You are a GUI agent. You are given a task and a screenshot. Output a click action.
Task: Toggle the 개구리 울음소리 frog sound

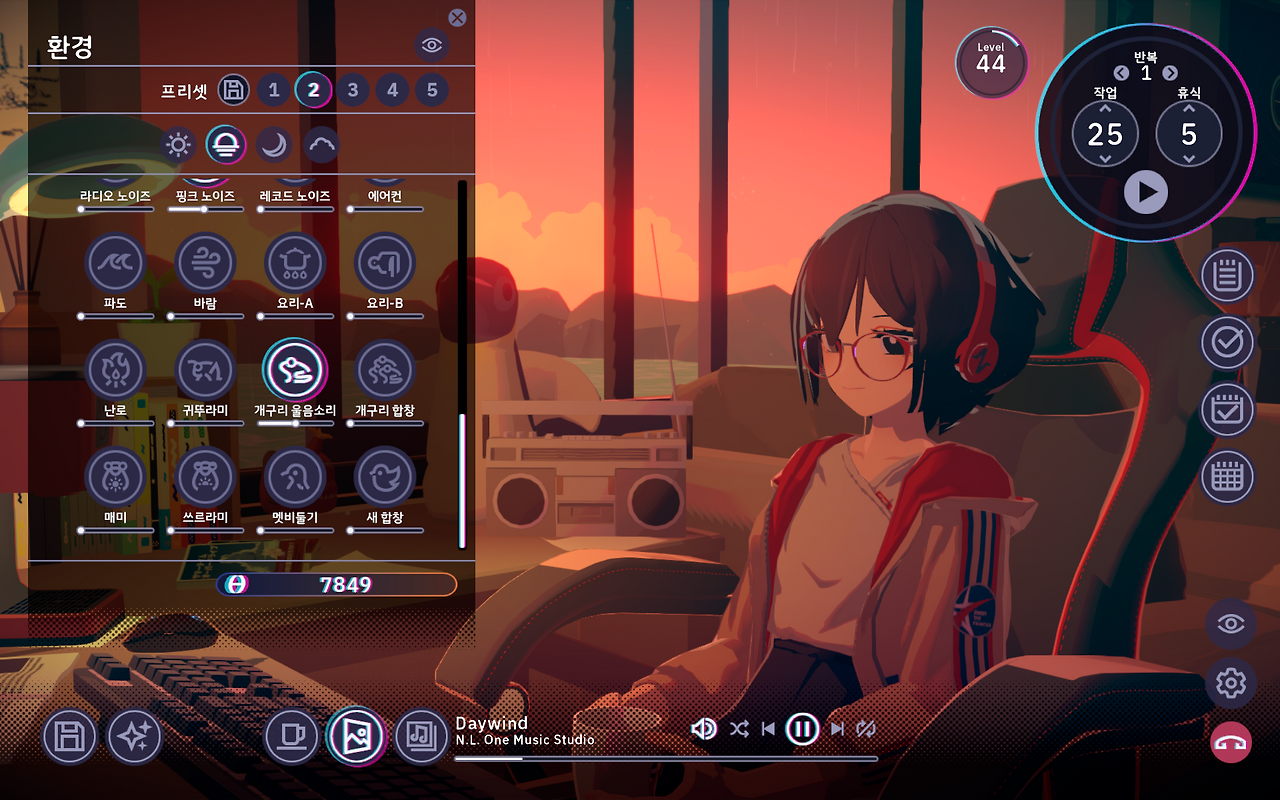[295, 370]
